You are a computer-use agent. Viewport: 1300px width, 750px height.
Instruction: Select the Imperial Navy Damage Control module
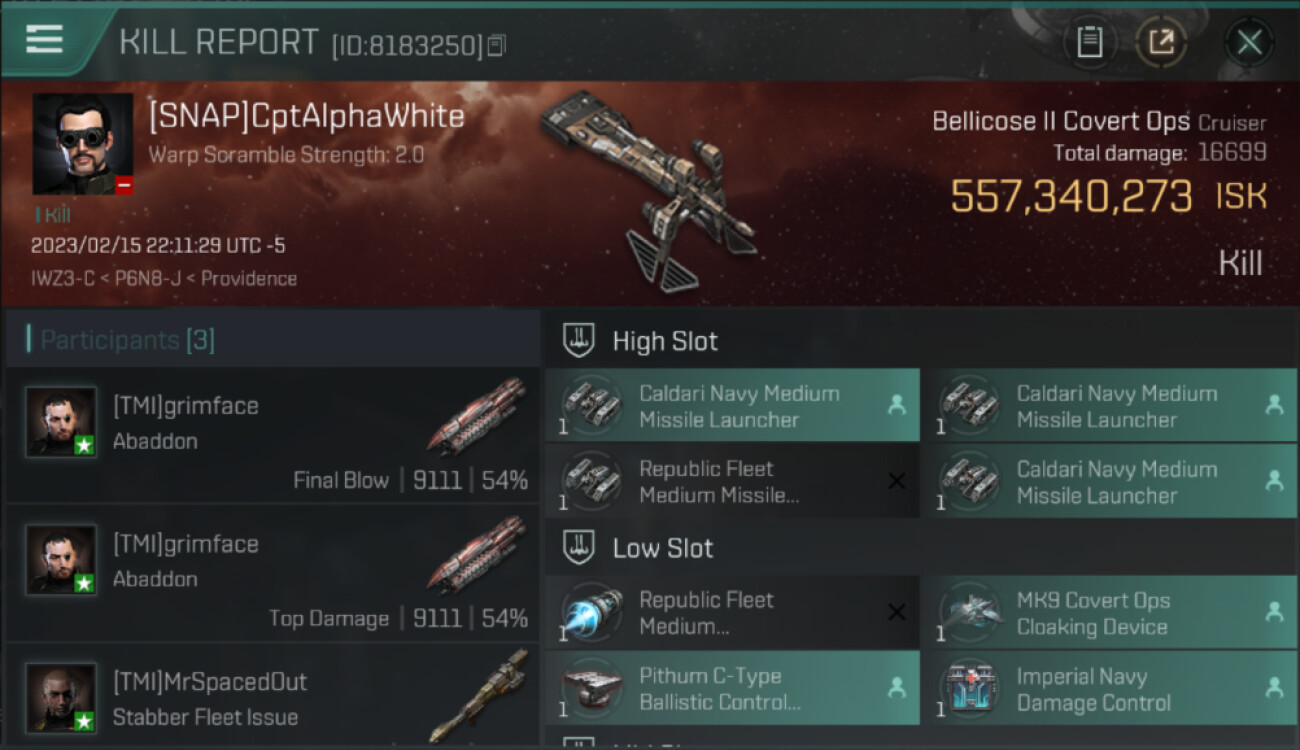click(x=1108, y=688)
